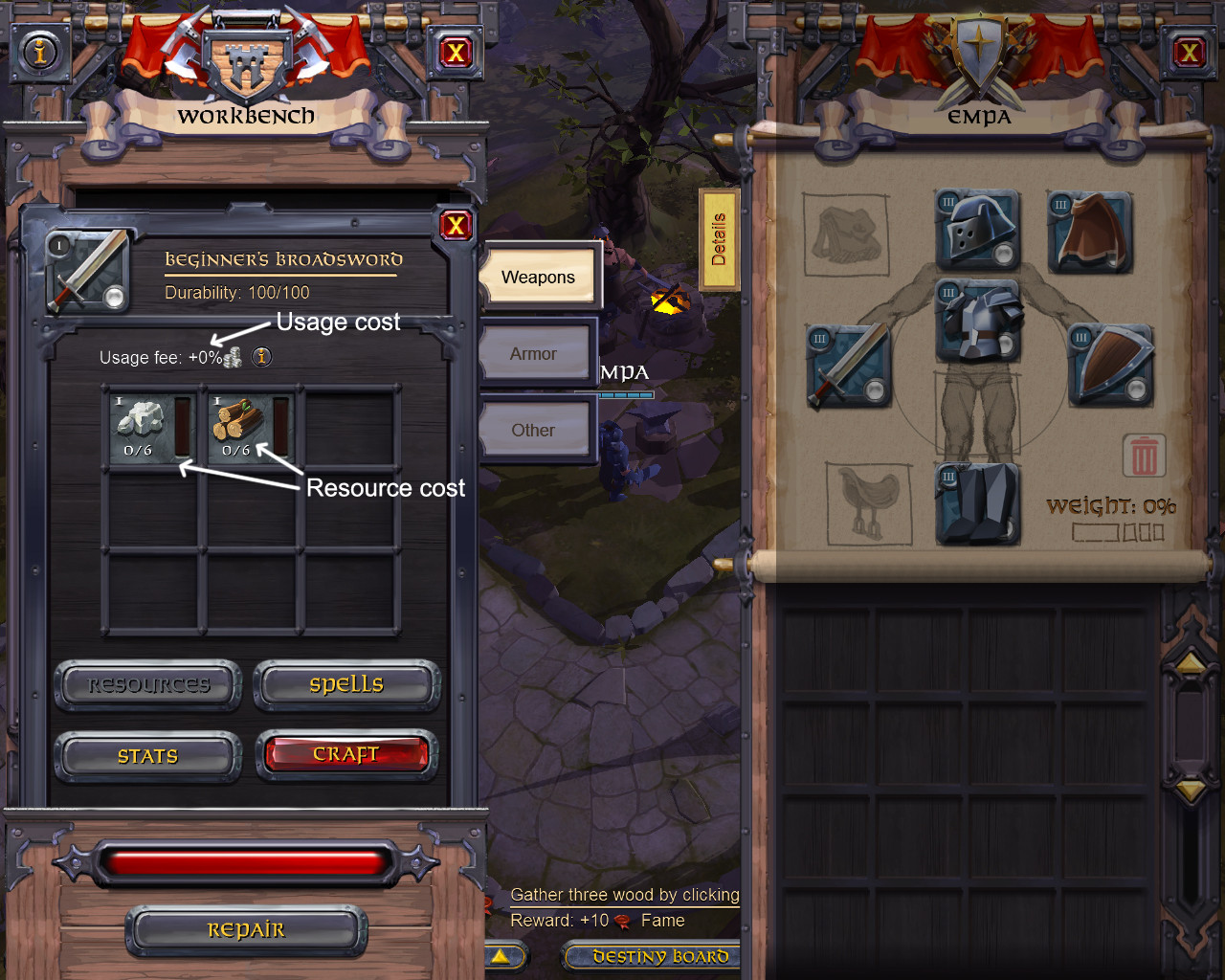Click the empty bag slot outline

[x=846, y=234]
